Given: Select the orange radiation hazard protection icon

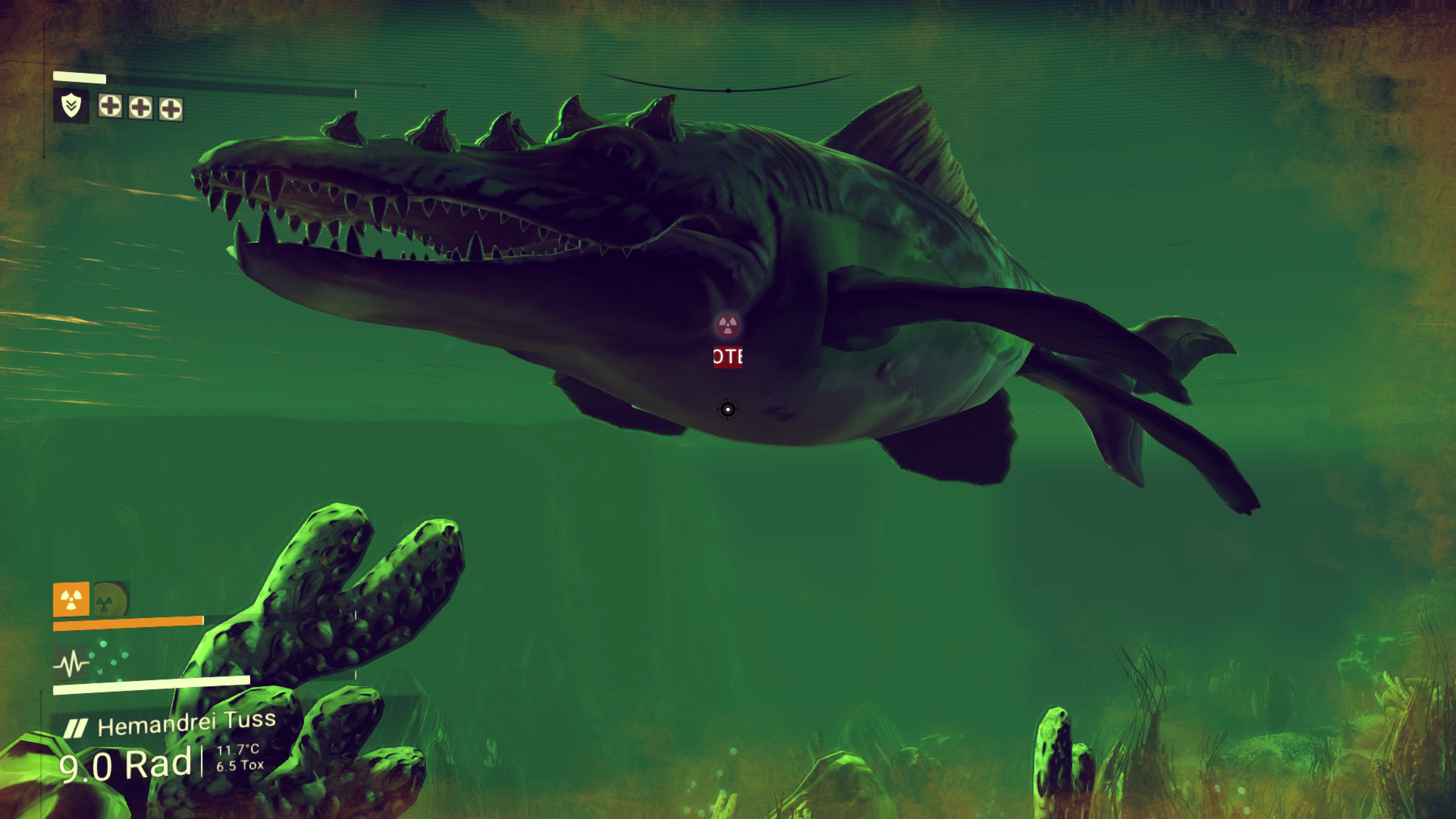Looking at the screenshot, I should 71,599.
